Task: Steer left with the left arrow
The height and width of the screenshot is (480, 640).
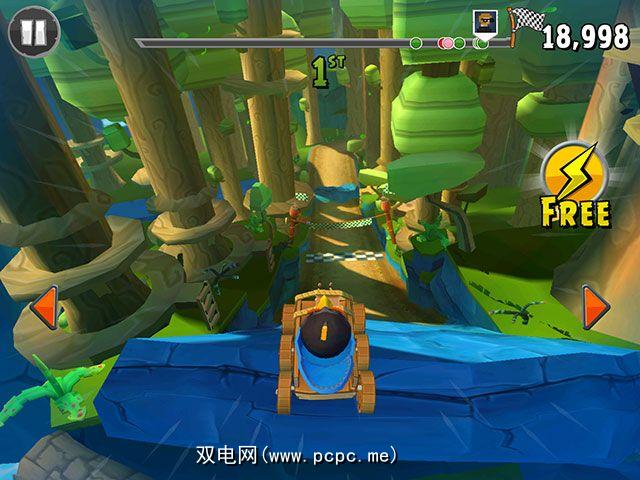Action: point(43,307)
